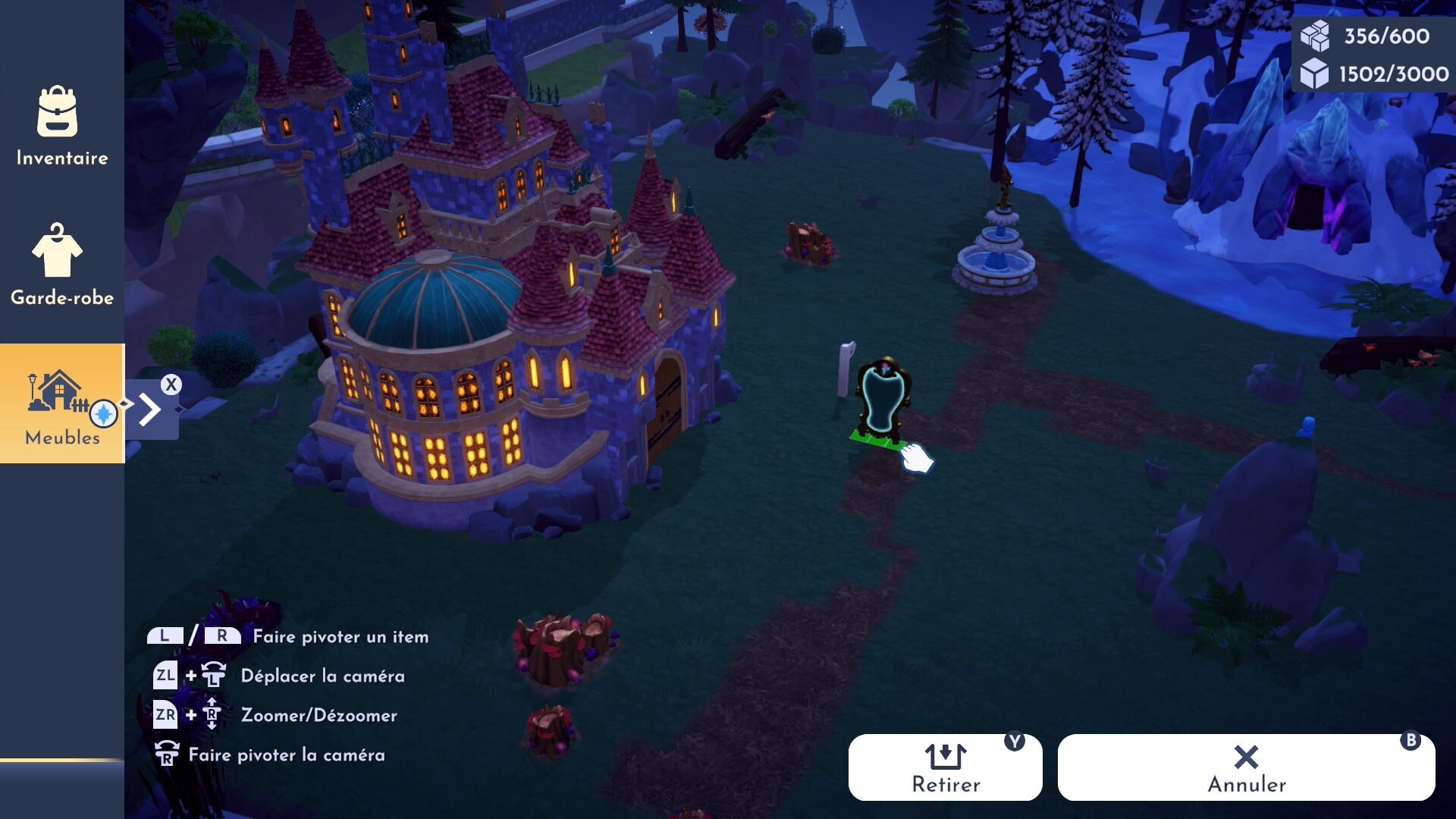1456x819 pixels.
Task: Cancel placement with the Annuler button
Action: (x=1246, y=767)
